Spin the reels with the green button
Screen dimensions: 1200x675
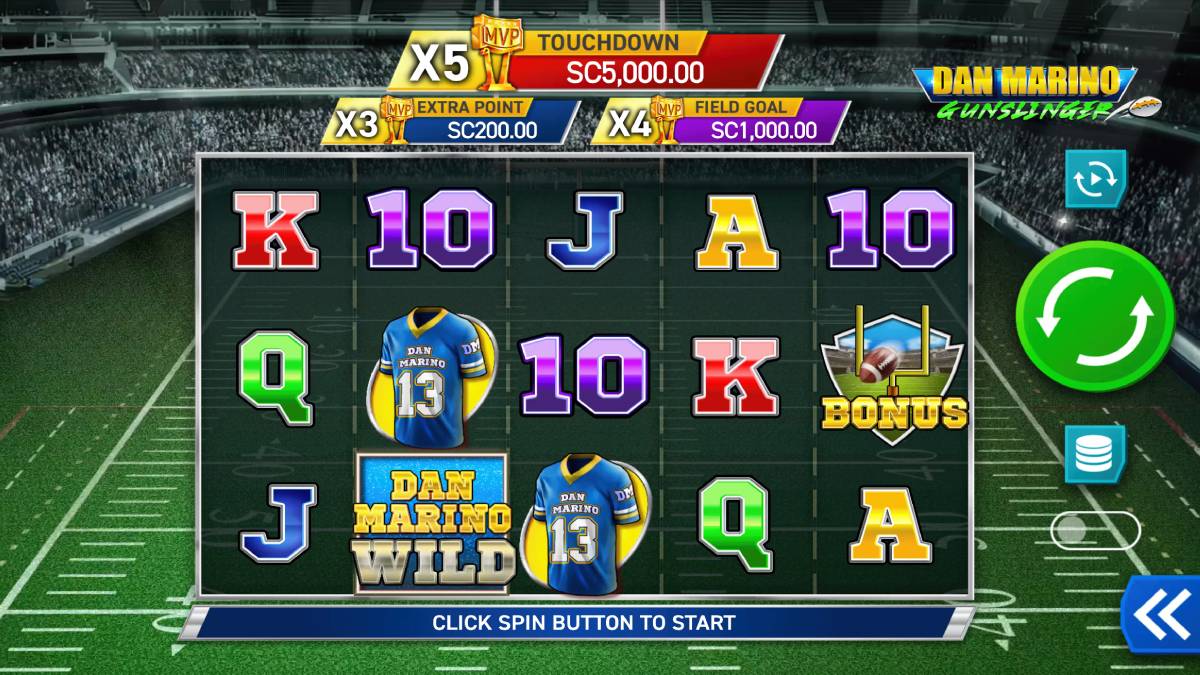pyautogui.click(x=1094, y=315)
